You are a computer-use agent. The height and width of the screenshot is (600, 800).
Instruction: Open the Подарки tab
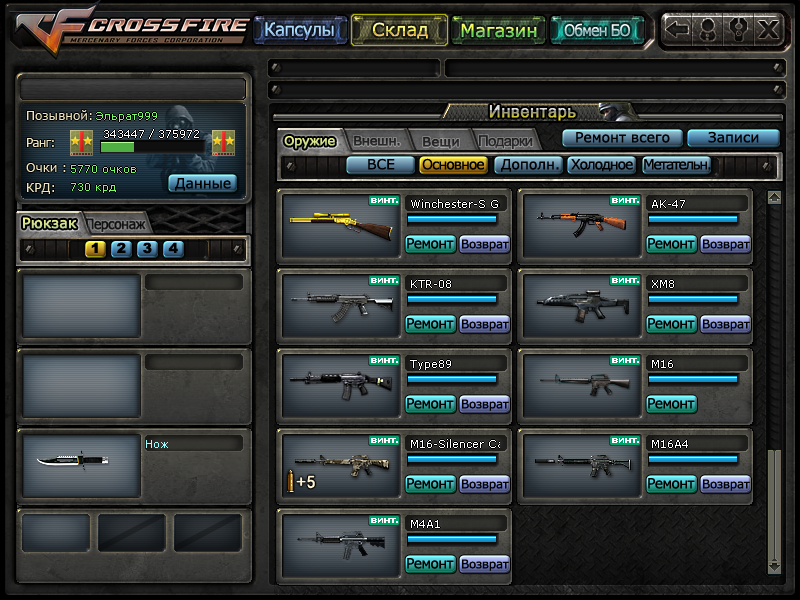coord(505,141)
